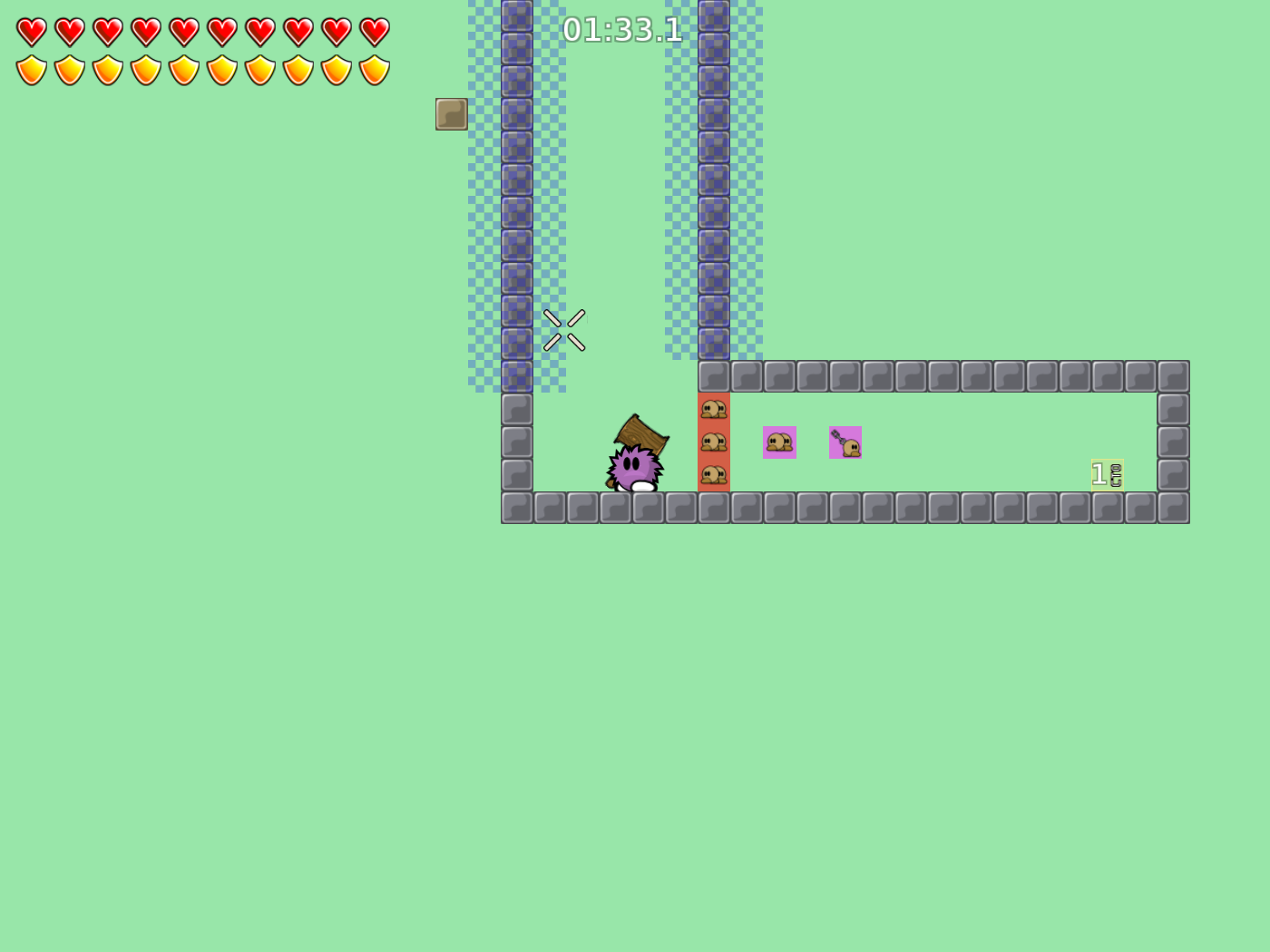Image resolution: width=1270 pixels, height=952 pixels.
Task: Click the purple fuzzy hero character
Action: point(633,467)
